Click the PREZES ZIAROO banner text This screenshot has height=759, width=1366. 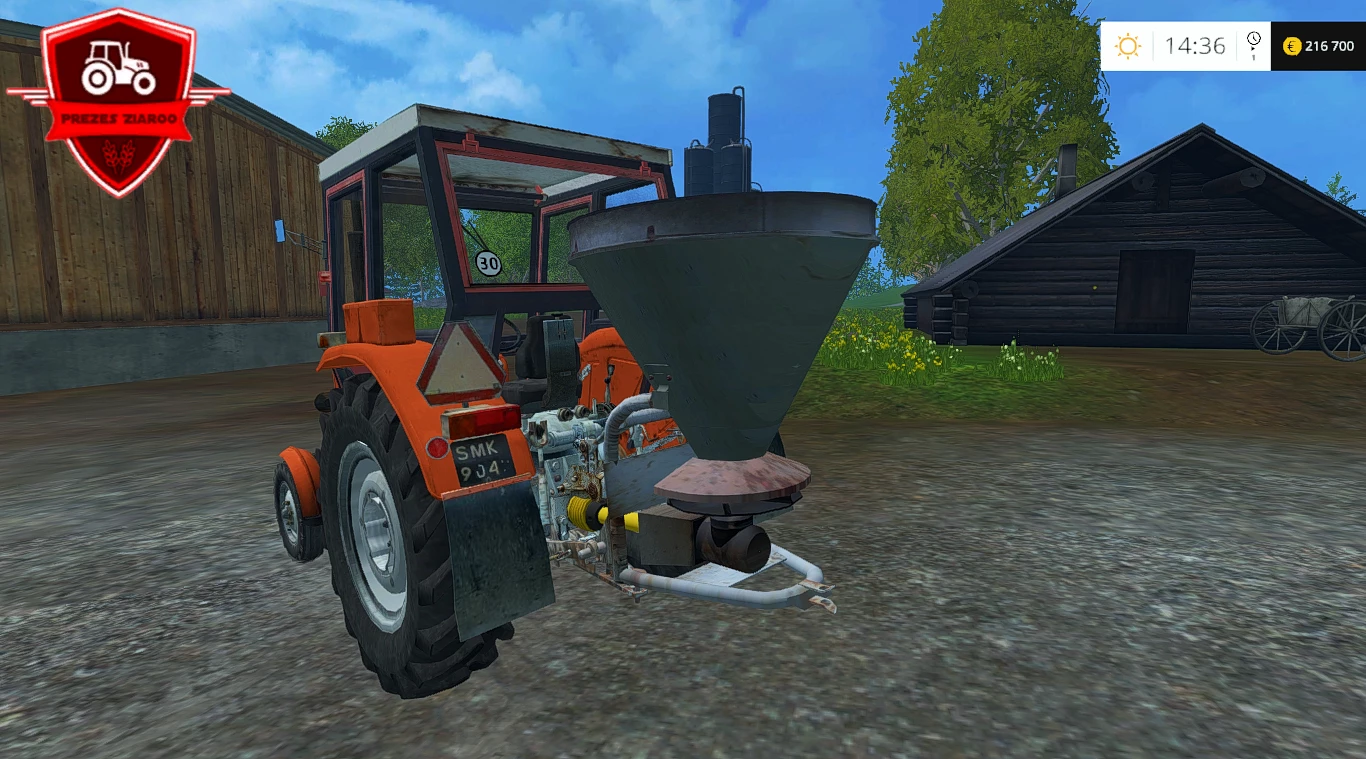point(116,116)
